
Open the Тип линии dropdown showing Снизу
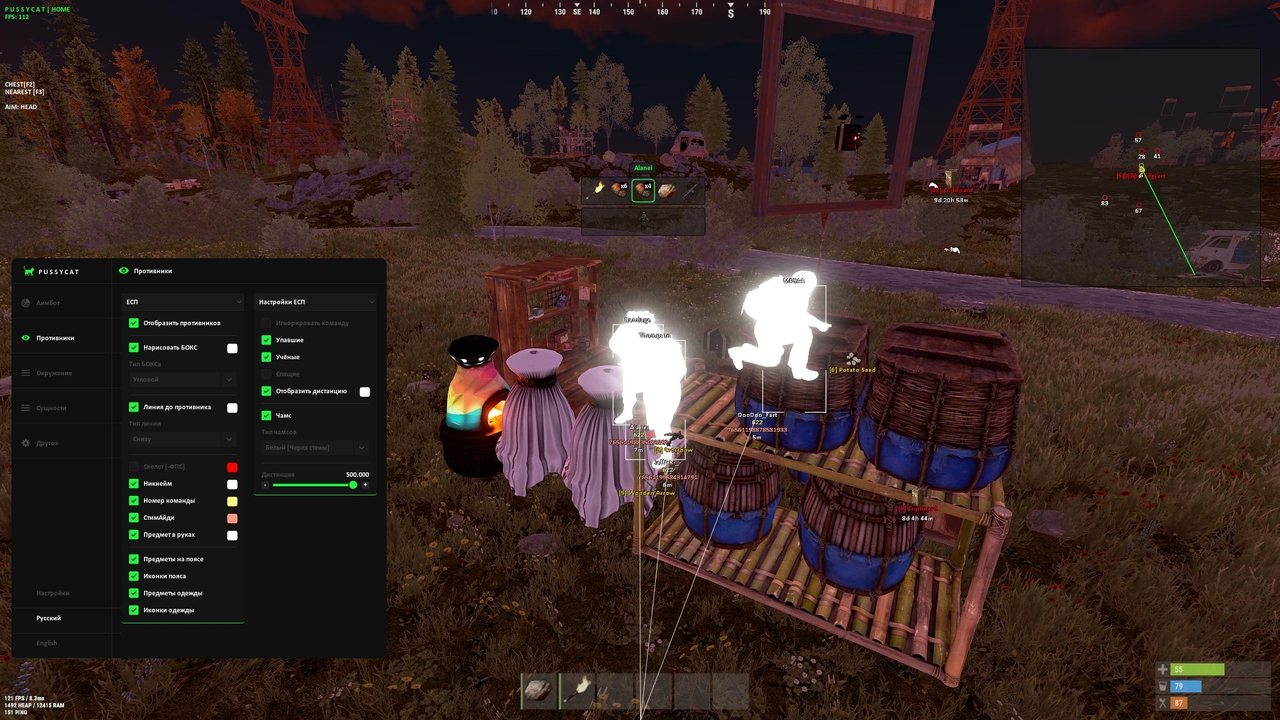tap(183, 438)
